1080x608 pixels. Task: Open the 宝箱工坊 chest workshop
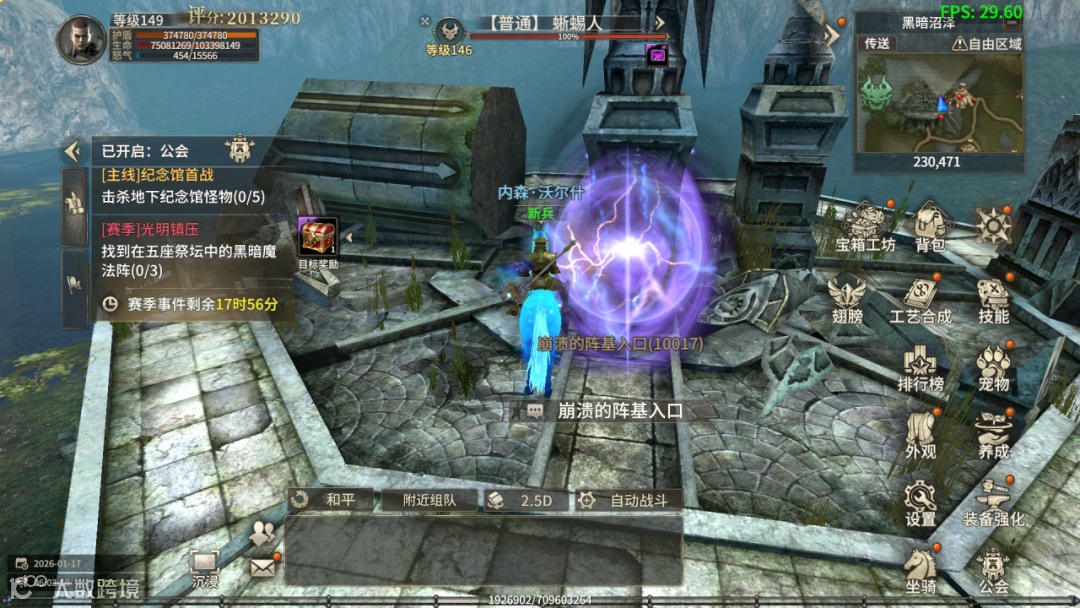click(866, 226)
